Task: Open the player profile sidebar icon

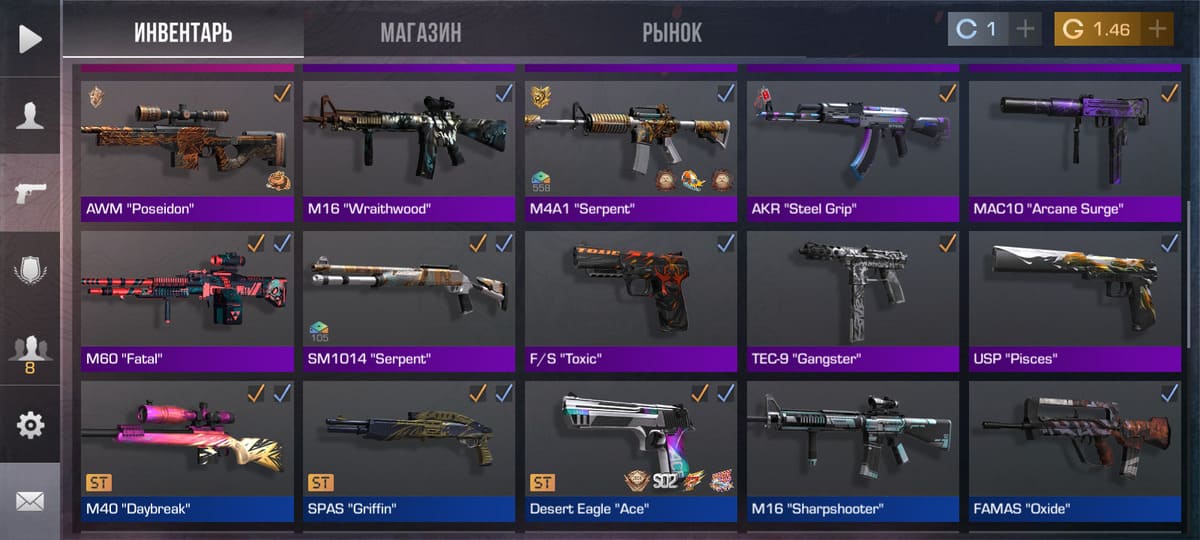Action: [x=30, y=116]
